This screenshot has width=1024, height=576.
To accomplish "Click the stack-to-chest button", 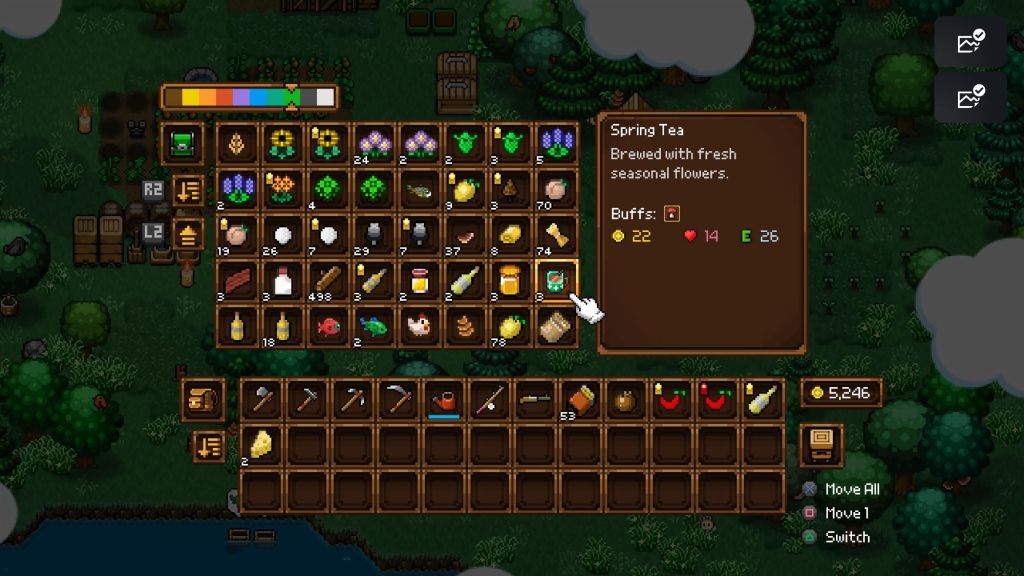I will coord(187,235).
